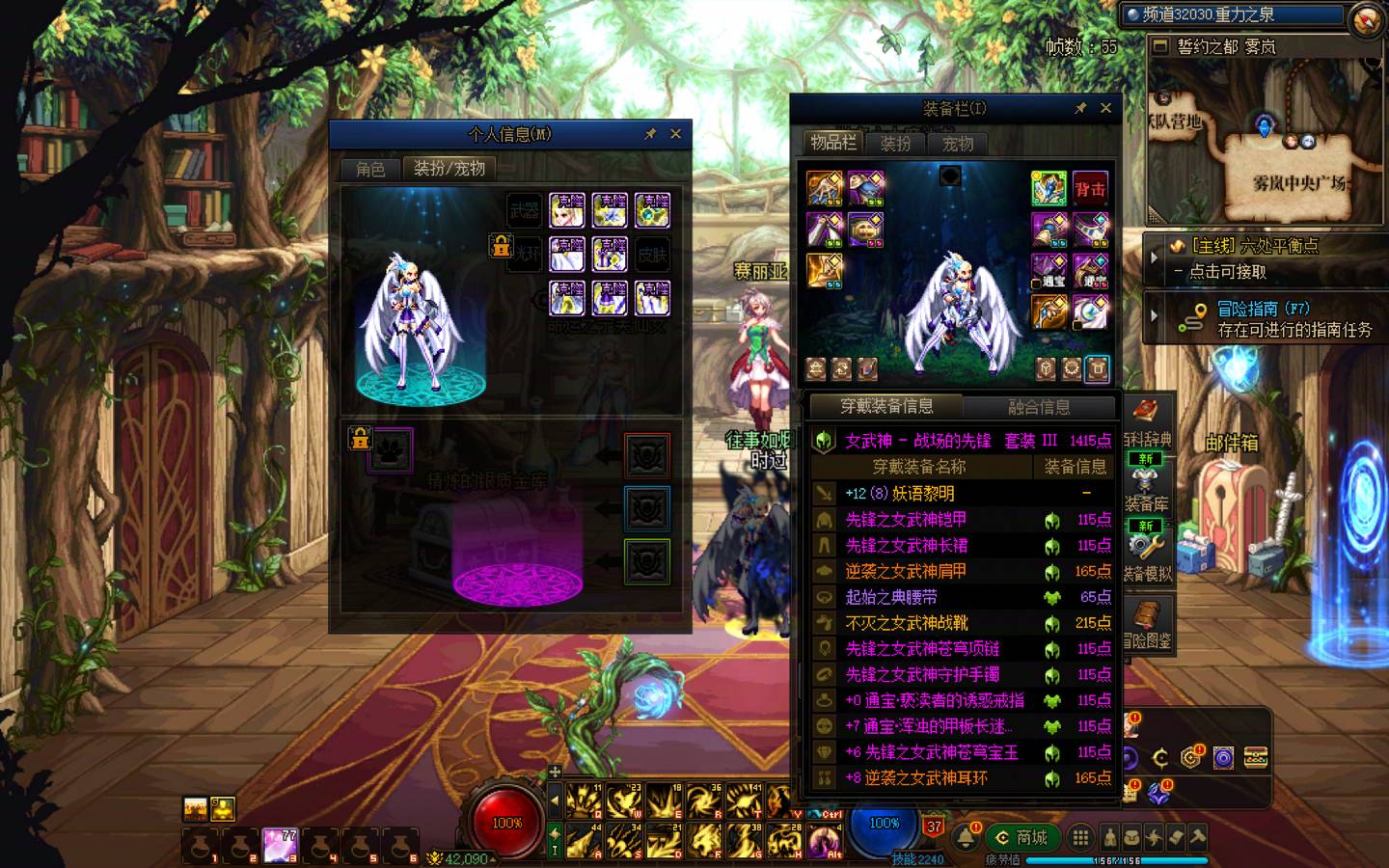The height and width of the screenshot is (868, 1389).
Task: Click the 背击 back attack slot
Action: 1090,189
